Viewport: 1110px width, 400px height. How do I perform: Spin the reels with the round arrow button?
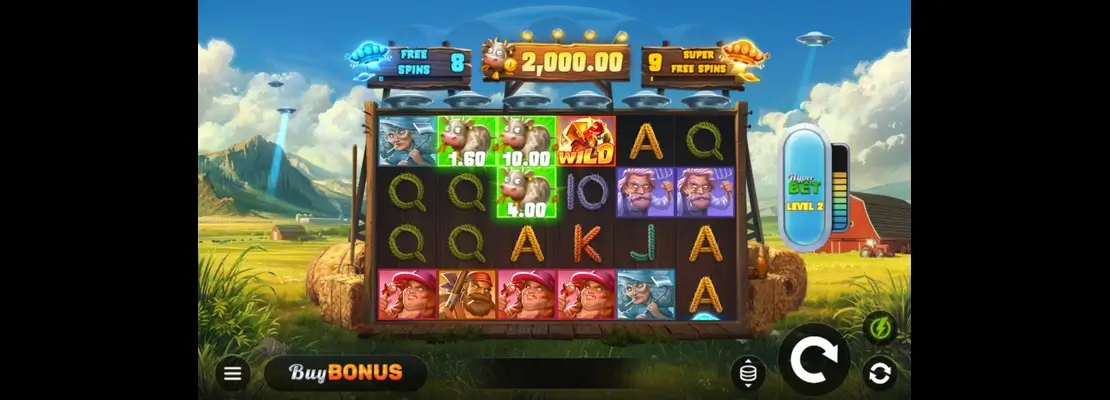click(814, 359)
